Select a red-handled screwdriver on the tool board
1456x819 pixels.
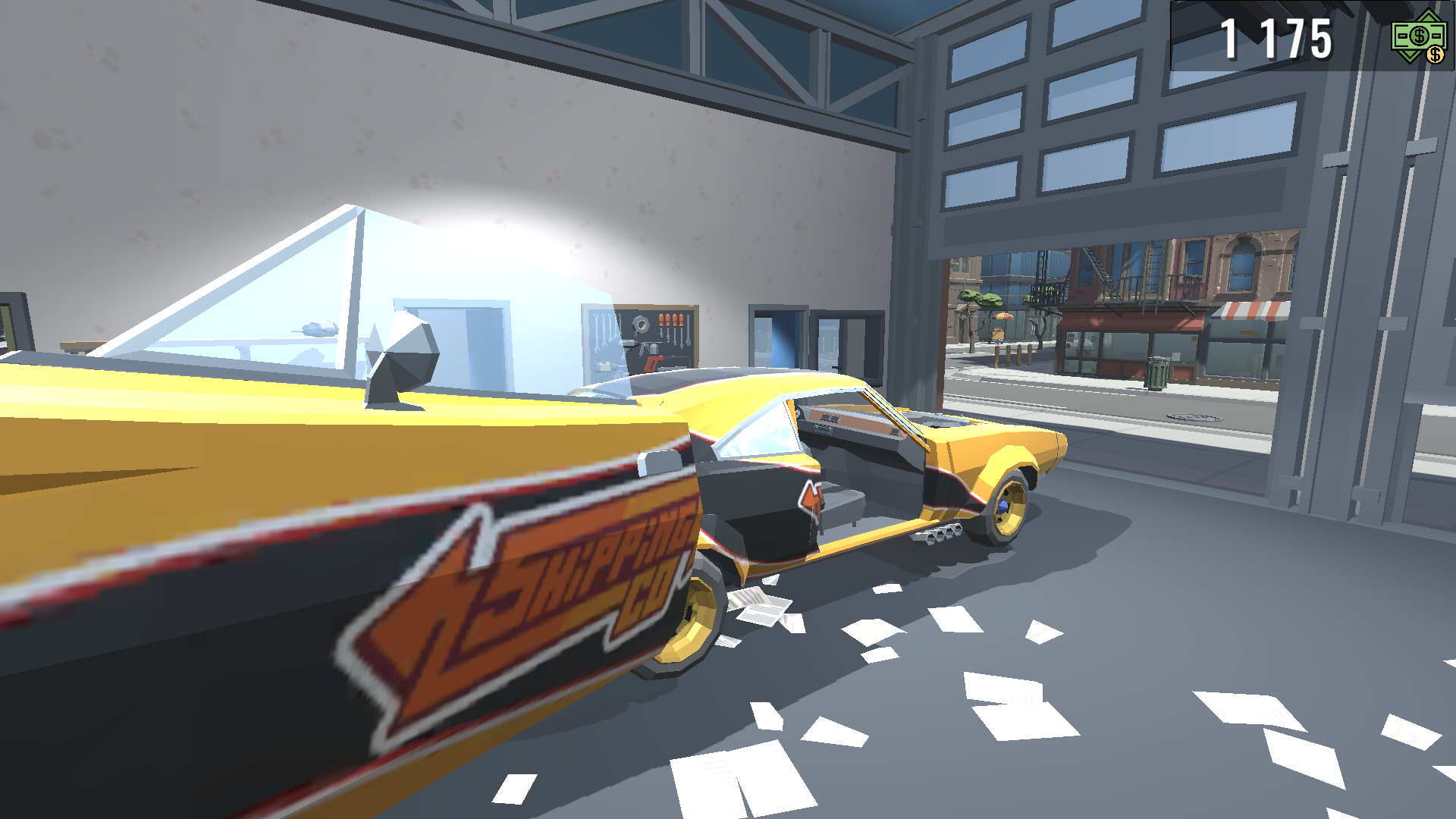[661, 318]
